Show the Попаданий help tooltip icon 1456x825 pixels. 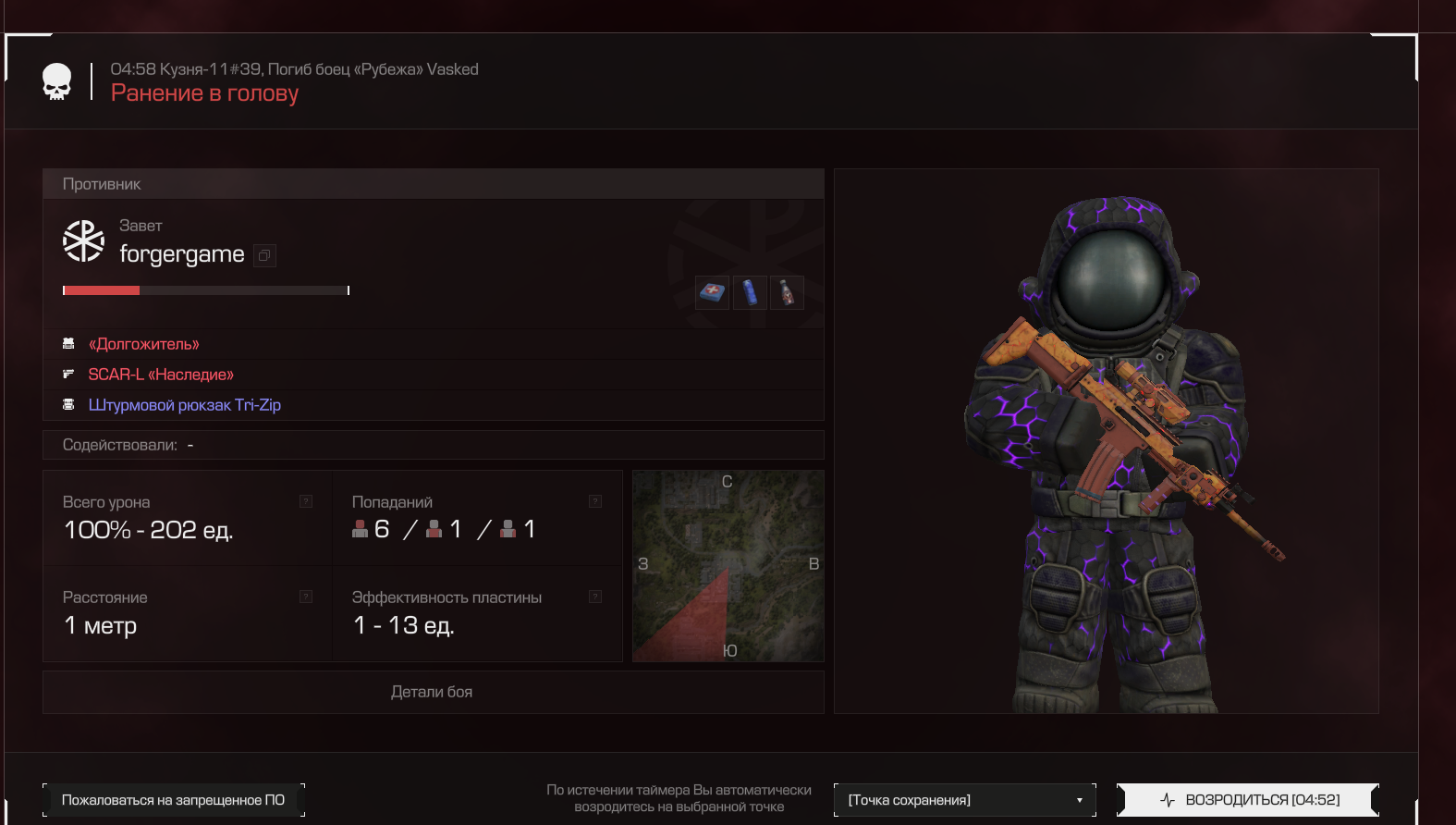pyautogui.click(x=595, y=501)
